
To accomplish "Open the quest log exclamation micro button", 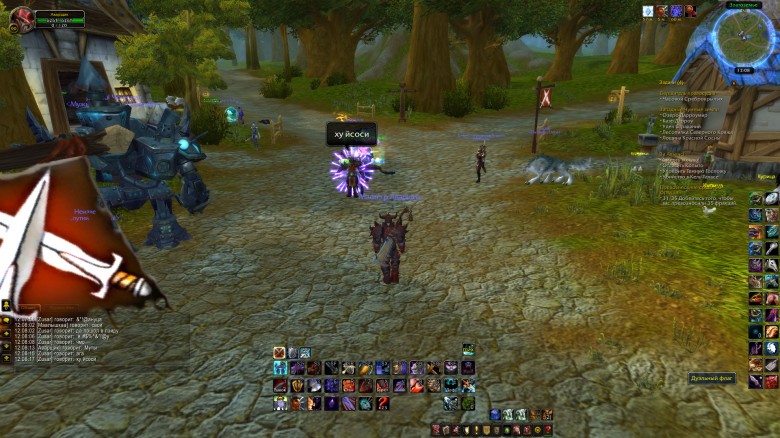I will pyautogui.click(x=474, y=430).
